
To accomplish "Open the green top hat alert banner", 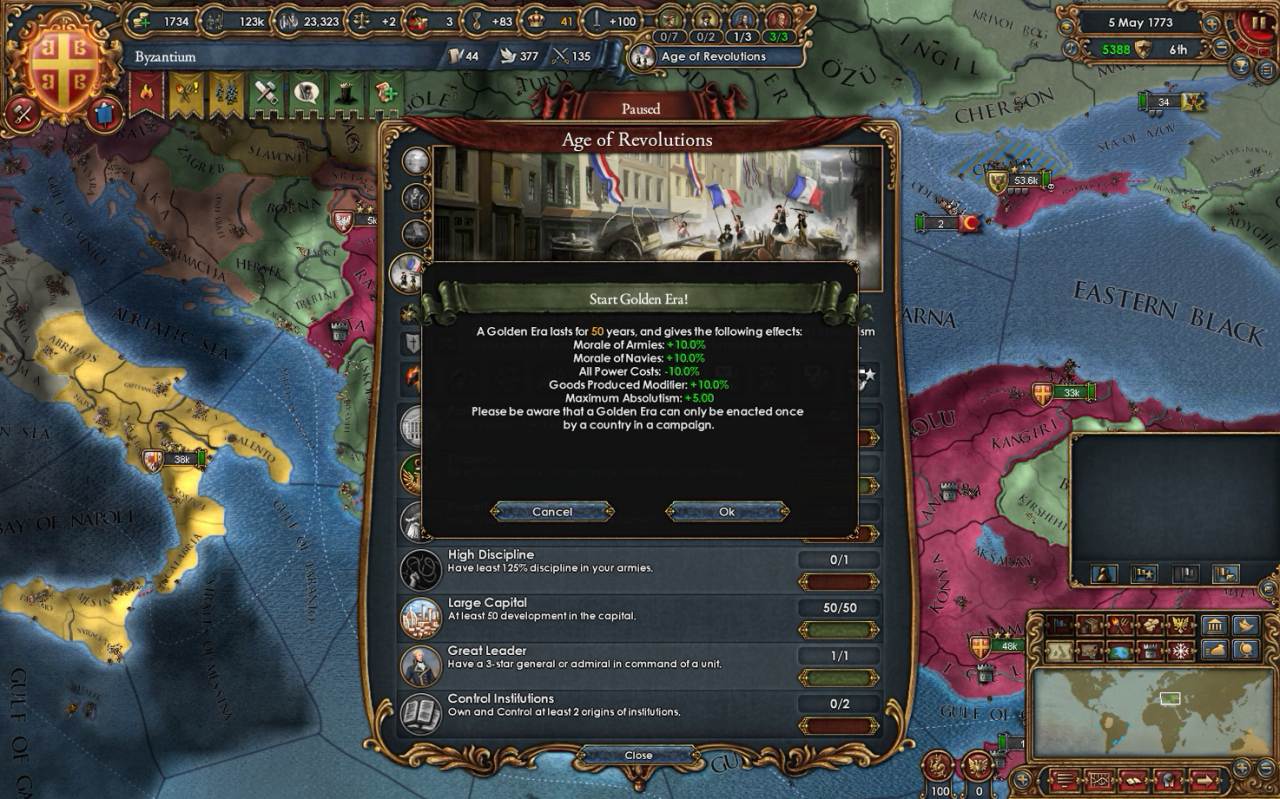I will 346,93.
